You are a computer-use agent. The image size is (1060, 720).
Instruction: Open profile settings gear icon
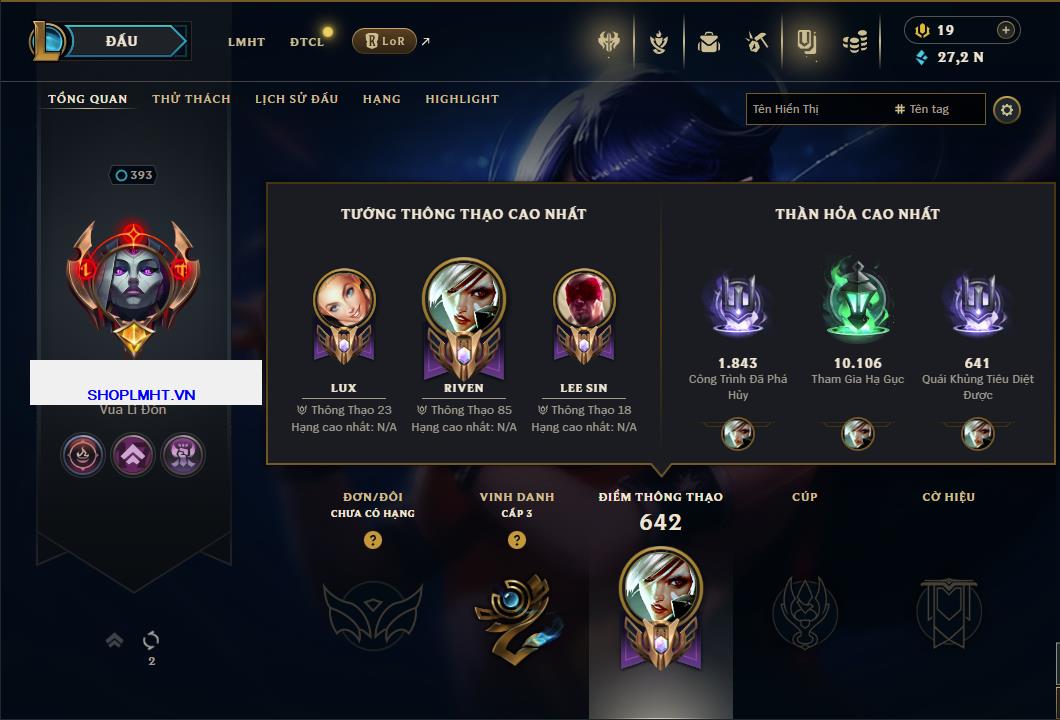1007,109
